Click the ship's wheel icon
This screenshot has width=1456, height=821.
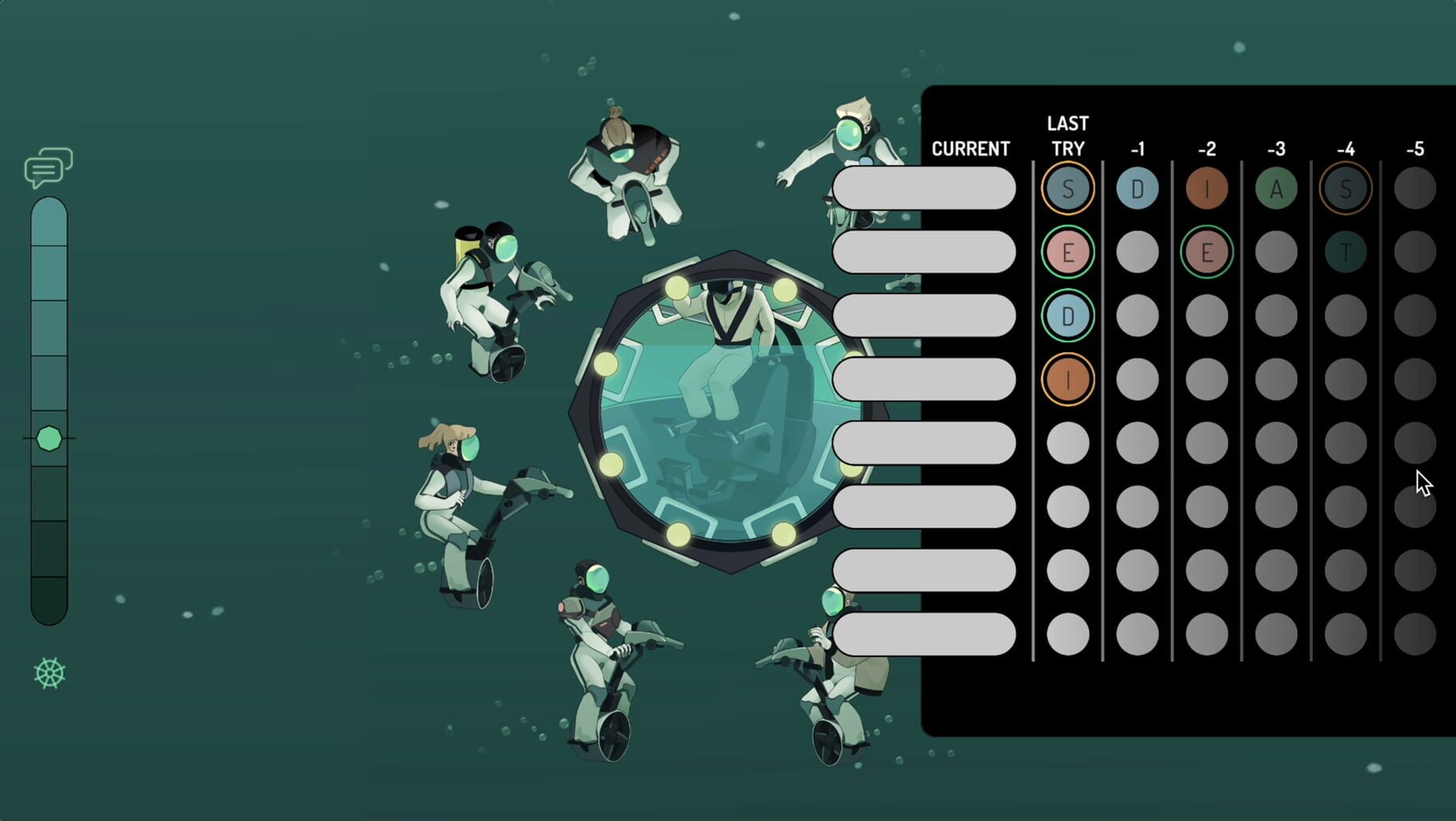click(50, 675)
